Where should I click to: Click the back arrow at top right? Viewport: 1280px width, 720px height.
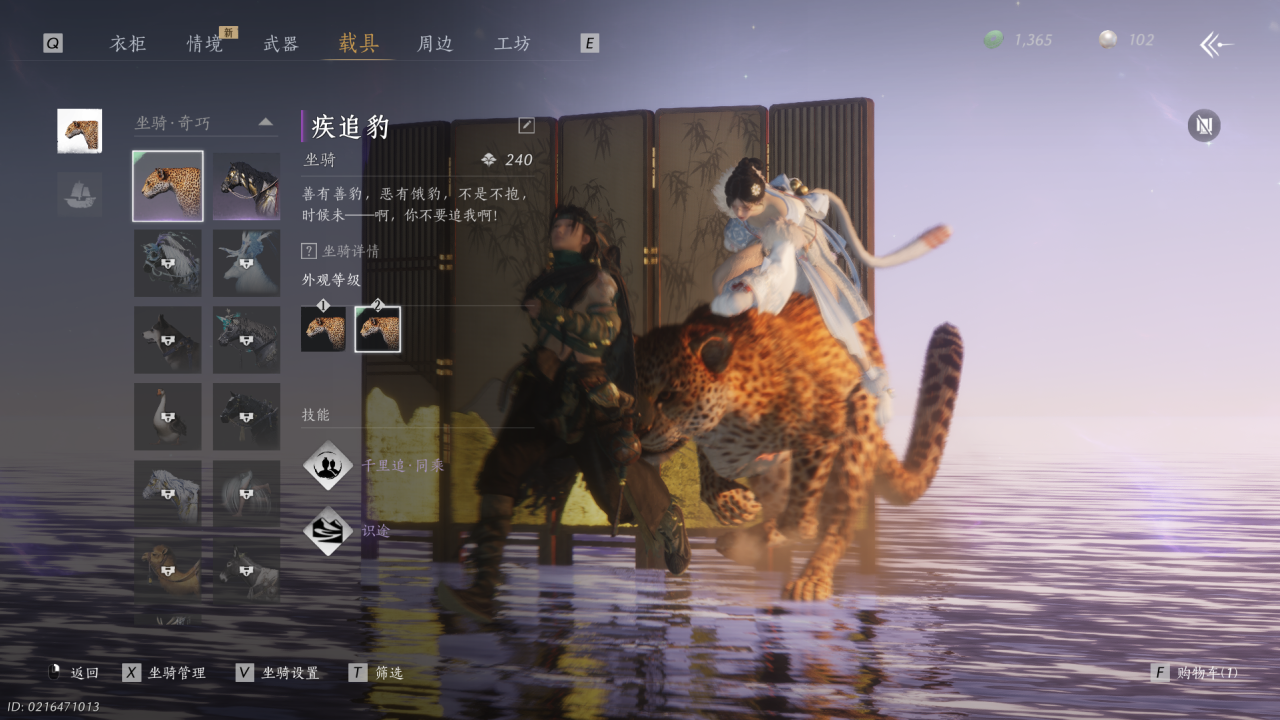point(1216,44)
